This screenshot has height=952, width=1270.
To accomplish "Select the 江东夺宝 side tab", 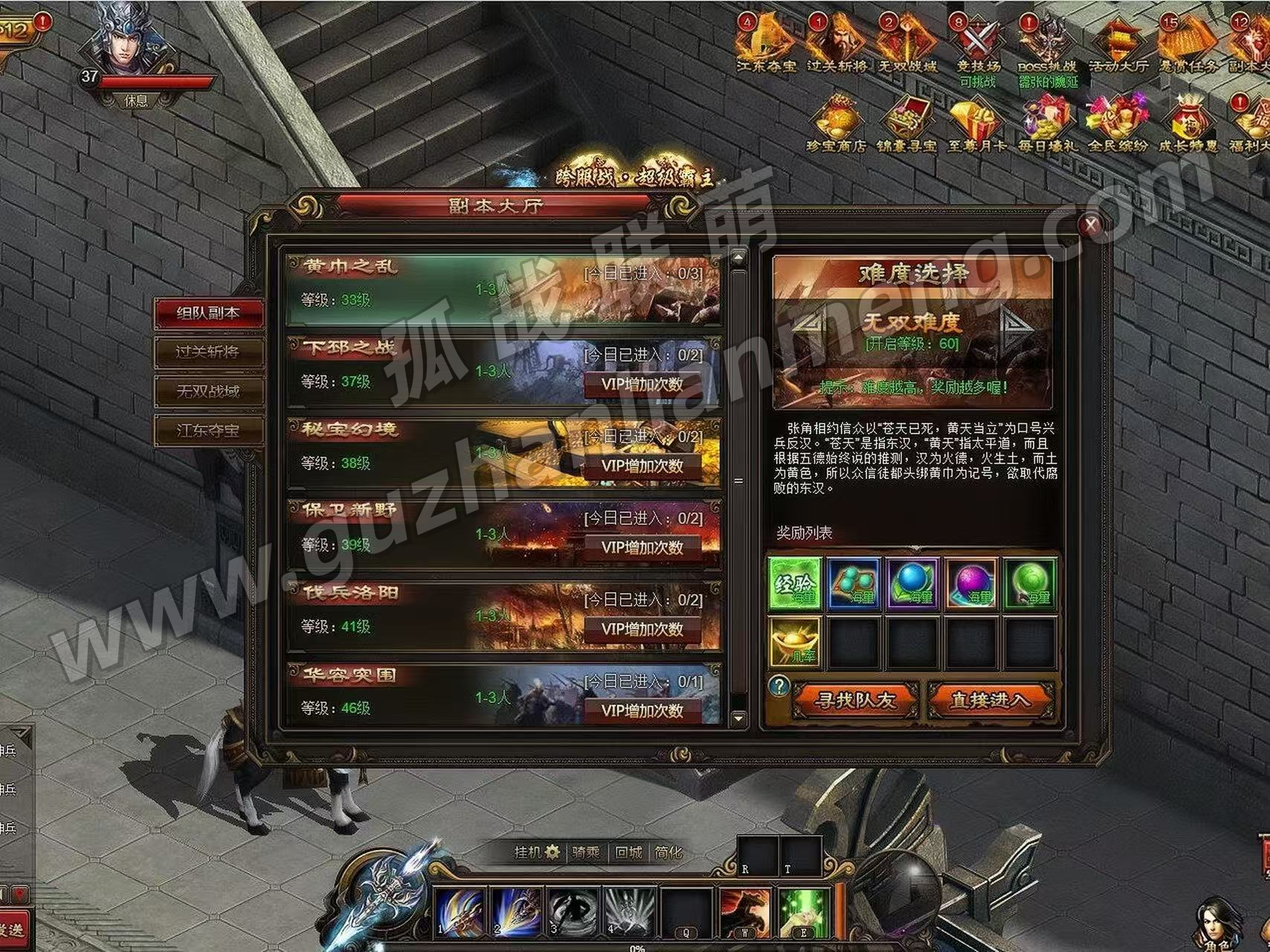I will [x=208, y=431].
